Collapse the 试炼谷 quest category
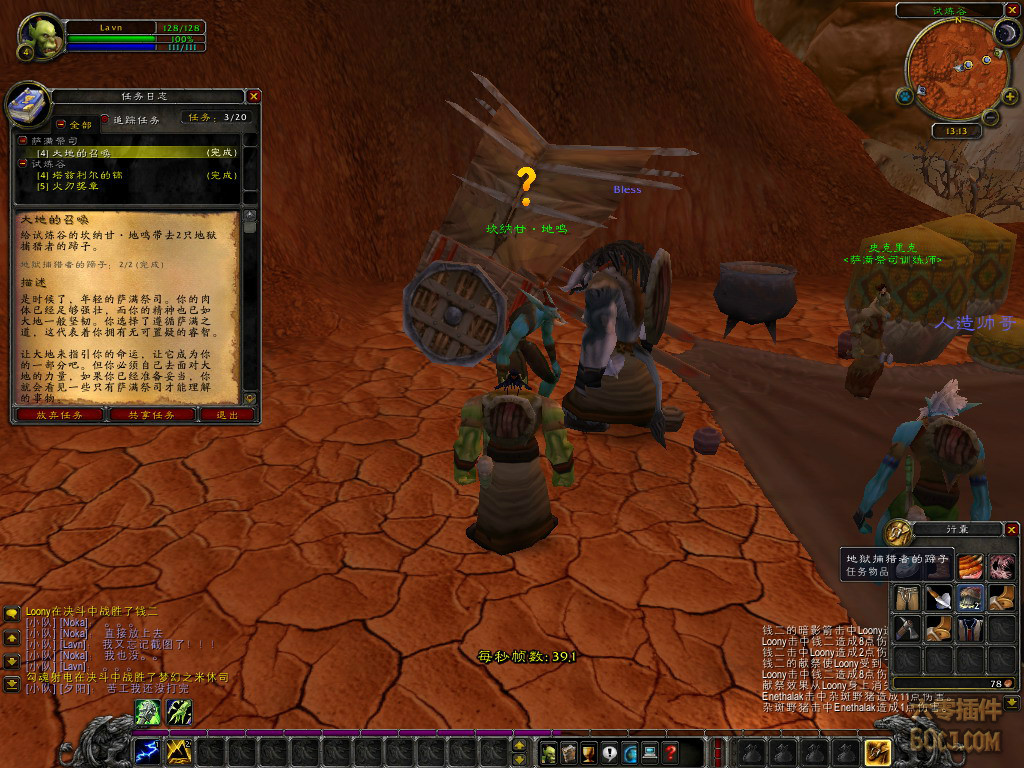 point(22,164)
